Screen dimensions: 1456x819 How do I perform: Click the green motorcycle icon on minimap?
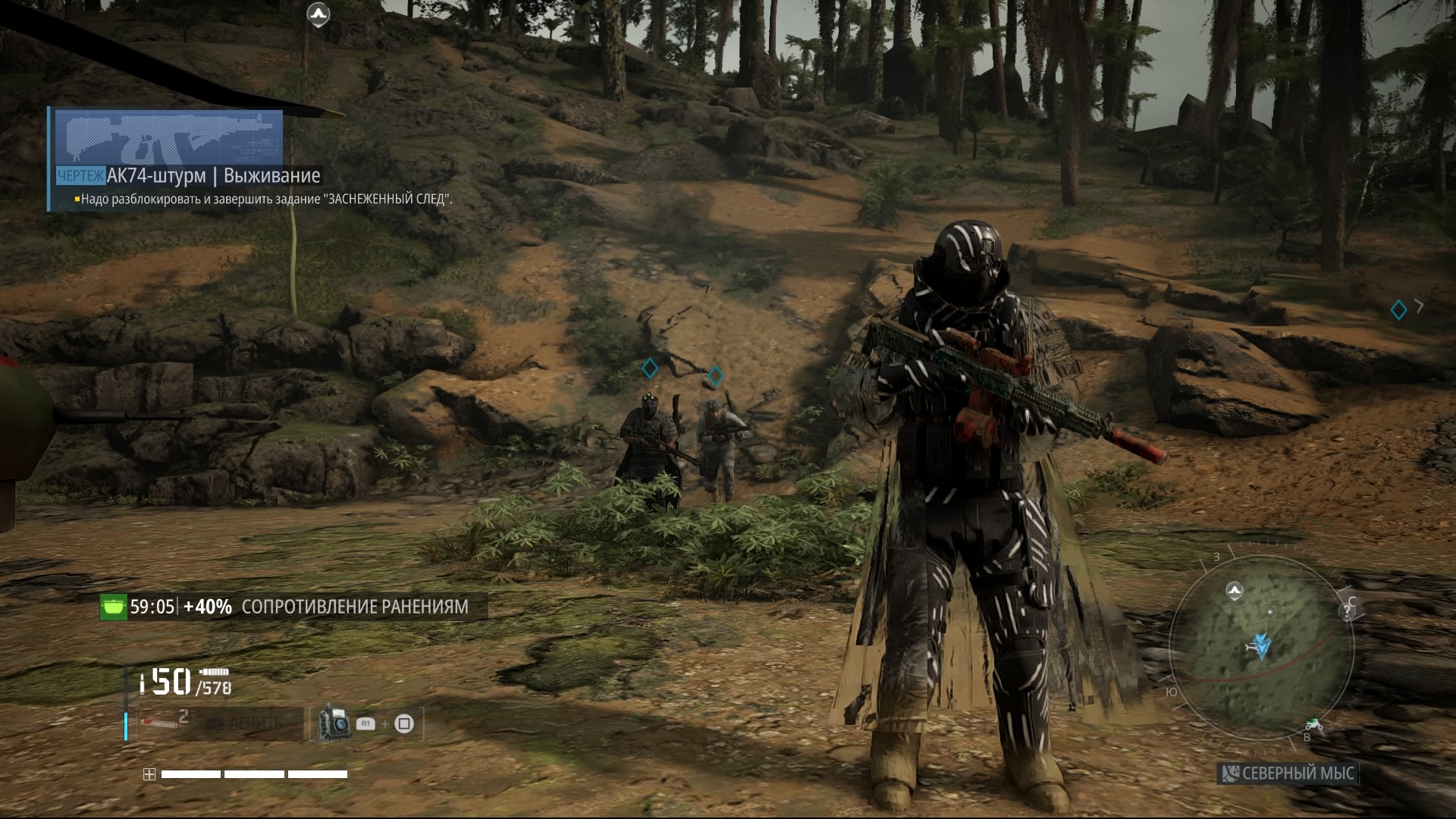click(1314, 726)
